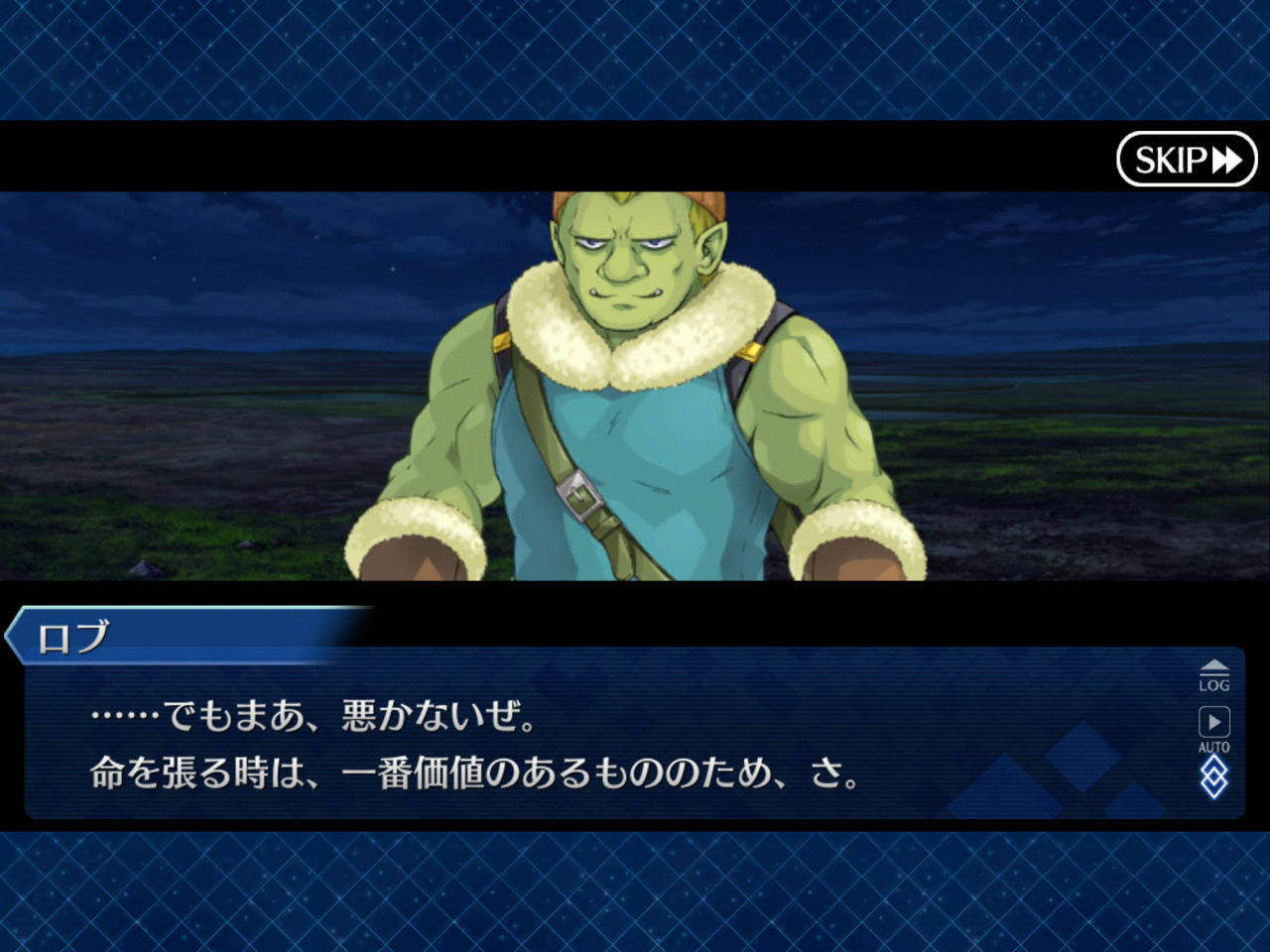Skip the story cutscene with SKIP
Screen dimensions: 1270x952
1187,159
